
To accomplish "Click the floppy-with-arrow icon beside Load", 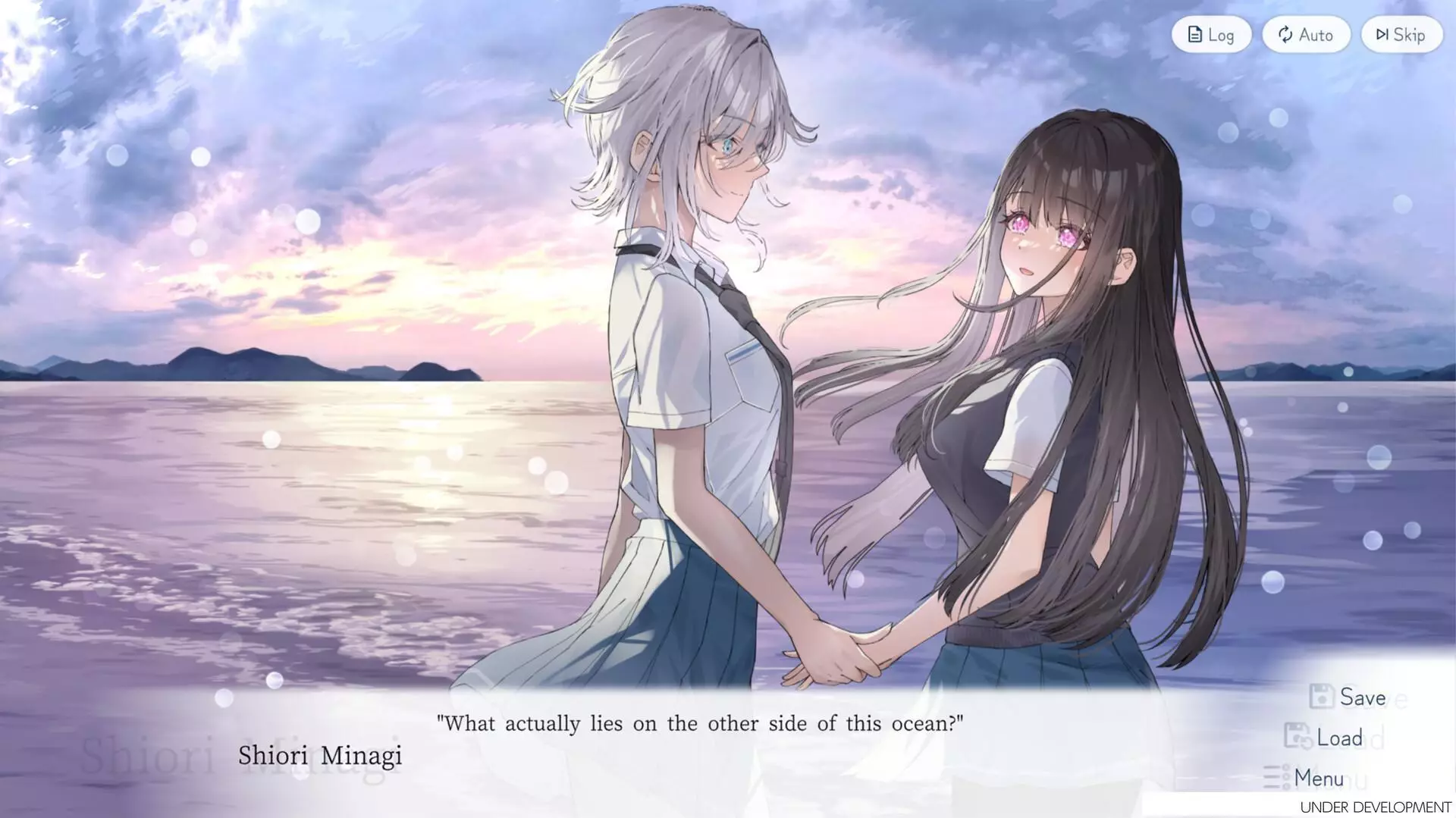I will (1298, 737).
